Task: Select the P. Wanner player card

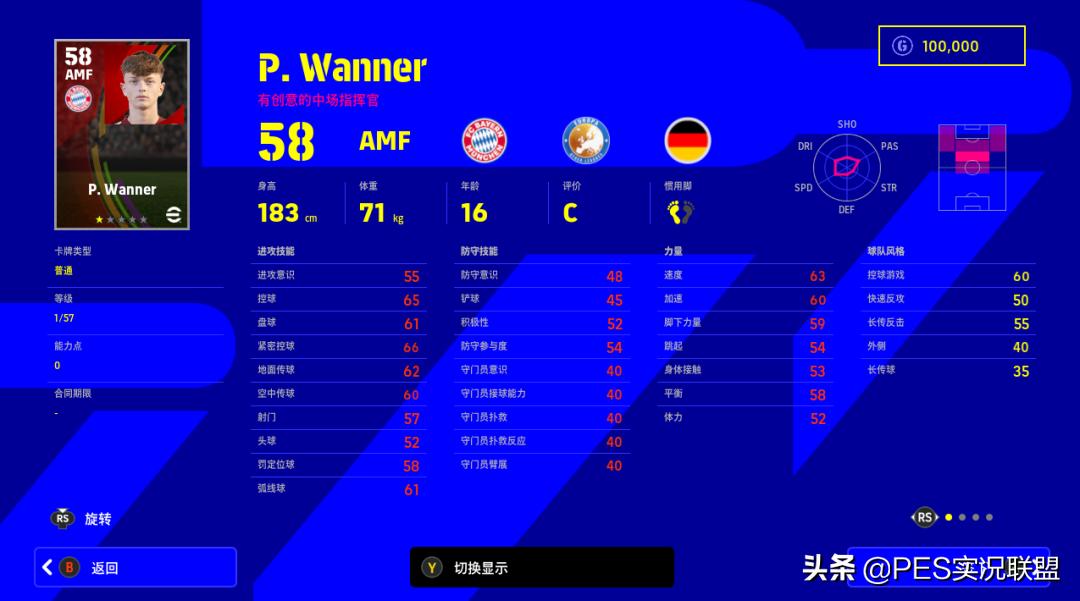Action: [122, 134]
